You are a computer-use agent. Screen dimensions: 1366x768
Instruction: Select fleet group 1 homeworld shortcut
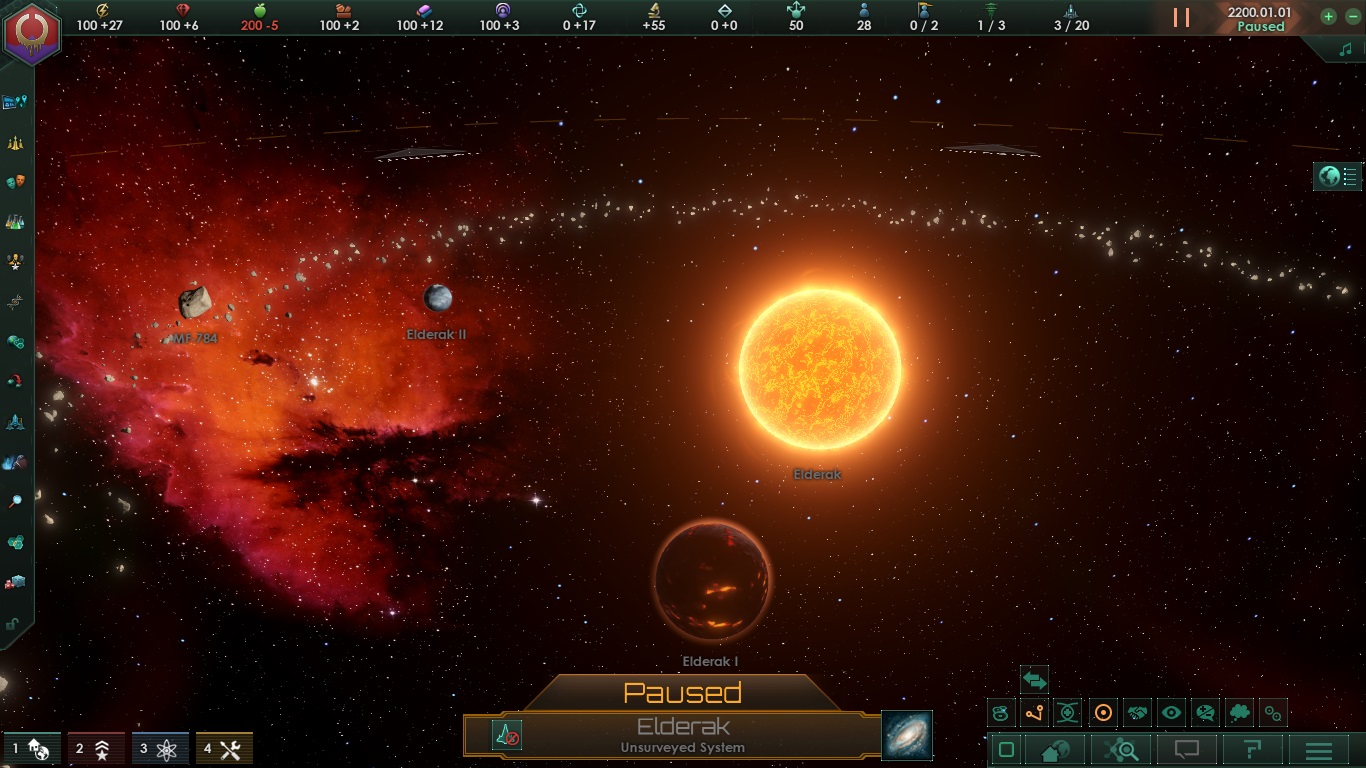pos(30,748)
